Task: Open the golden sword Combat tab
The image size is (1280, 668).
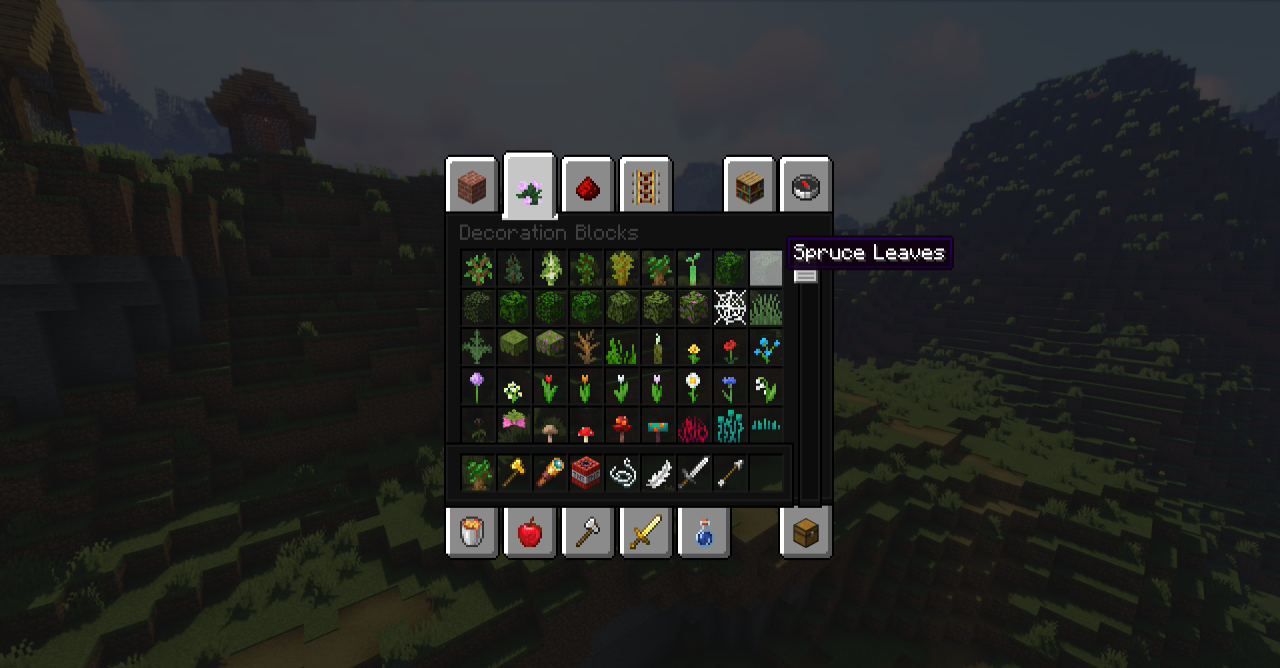Action: (x=645, y=531)
